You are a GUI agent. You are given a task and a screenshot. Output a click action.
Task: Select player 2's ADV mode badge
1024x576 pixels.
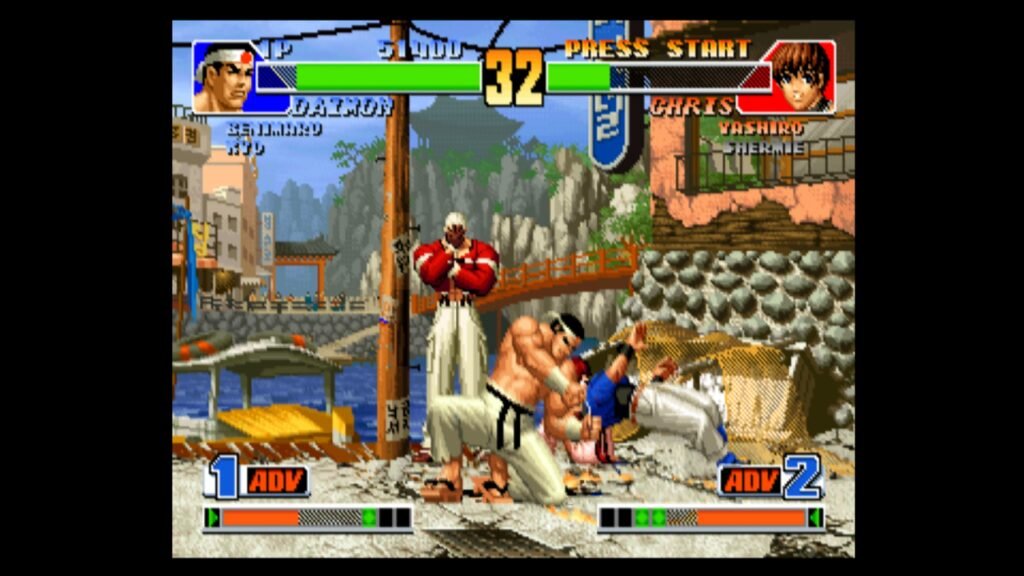tap(750, 481)
